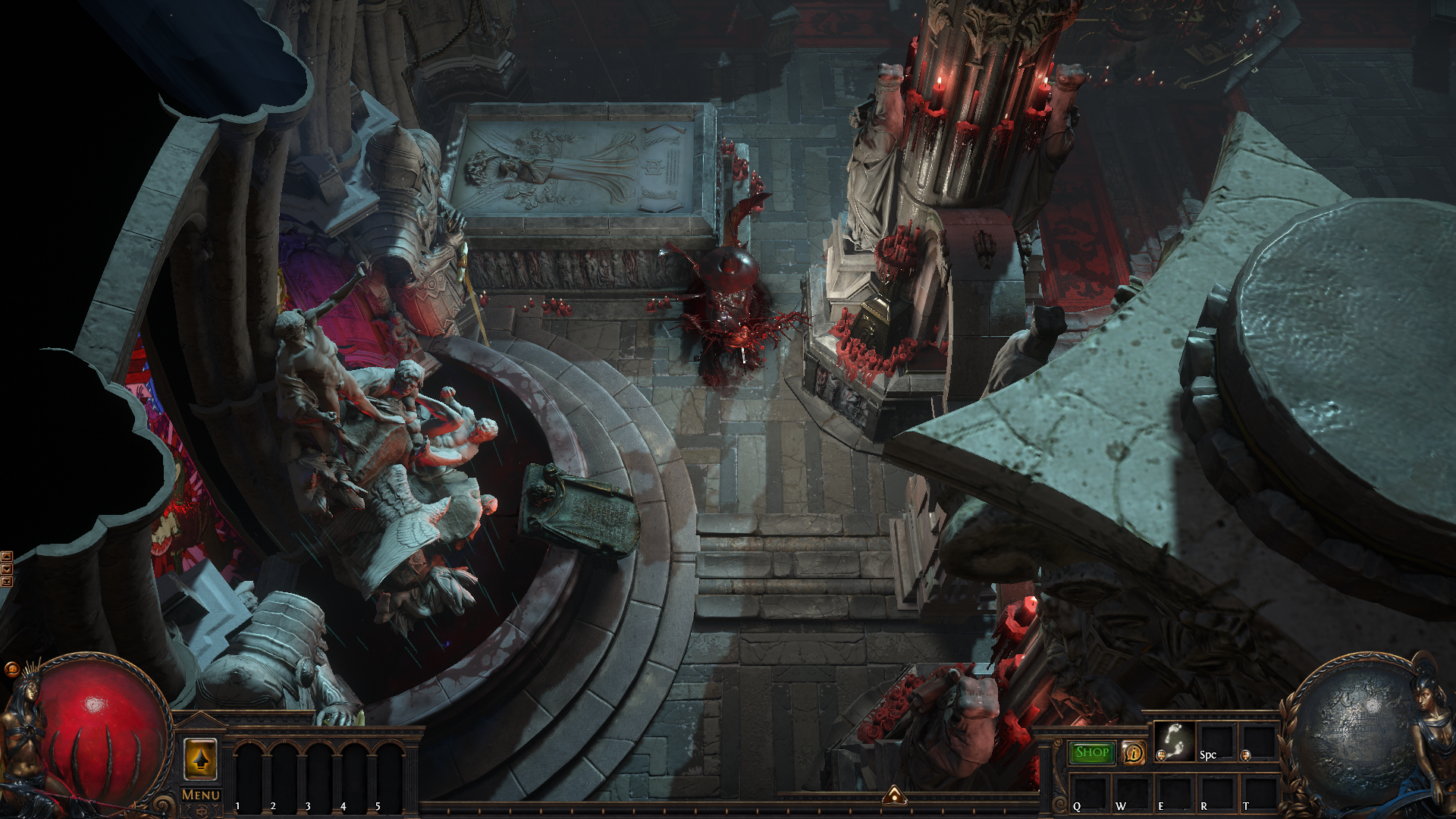Image resolution: width=1456 pixels, height=819 pixels.
Task: Select the footprints move skill slot
Action: click(1175, 741)
